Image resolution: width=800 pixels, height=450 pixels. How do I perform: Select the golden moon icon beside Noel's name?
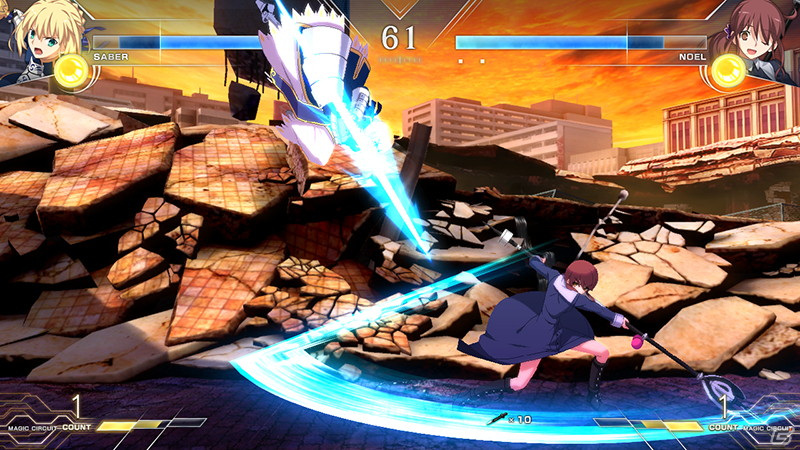pos(728,69)
